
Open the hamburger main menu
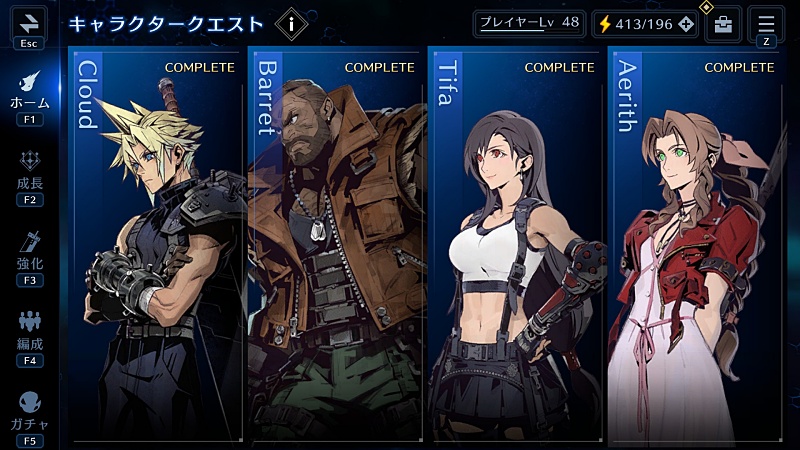point(766,23)
